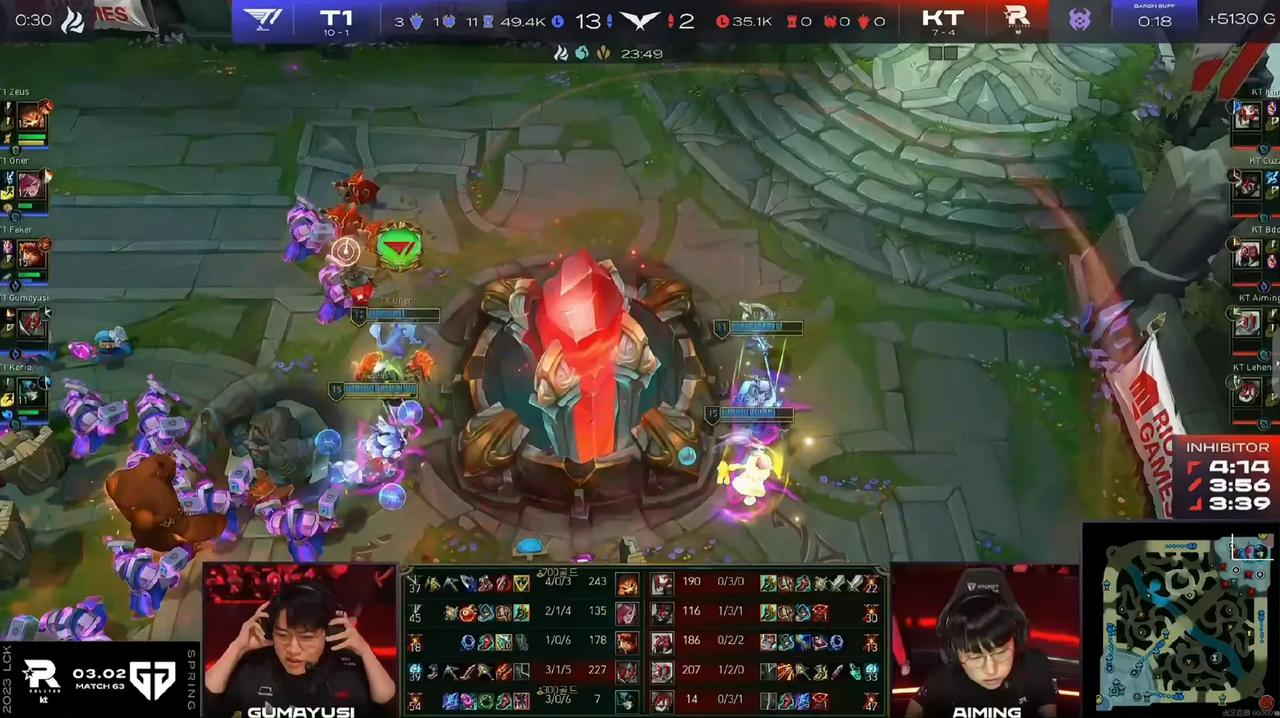Select the 0/3/1 bottom row champion icon

click(662, 700)
